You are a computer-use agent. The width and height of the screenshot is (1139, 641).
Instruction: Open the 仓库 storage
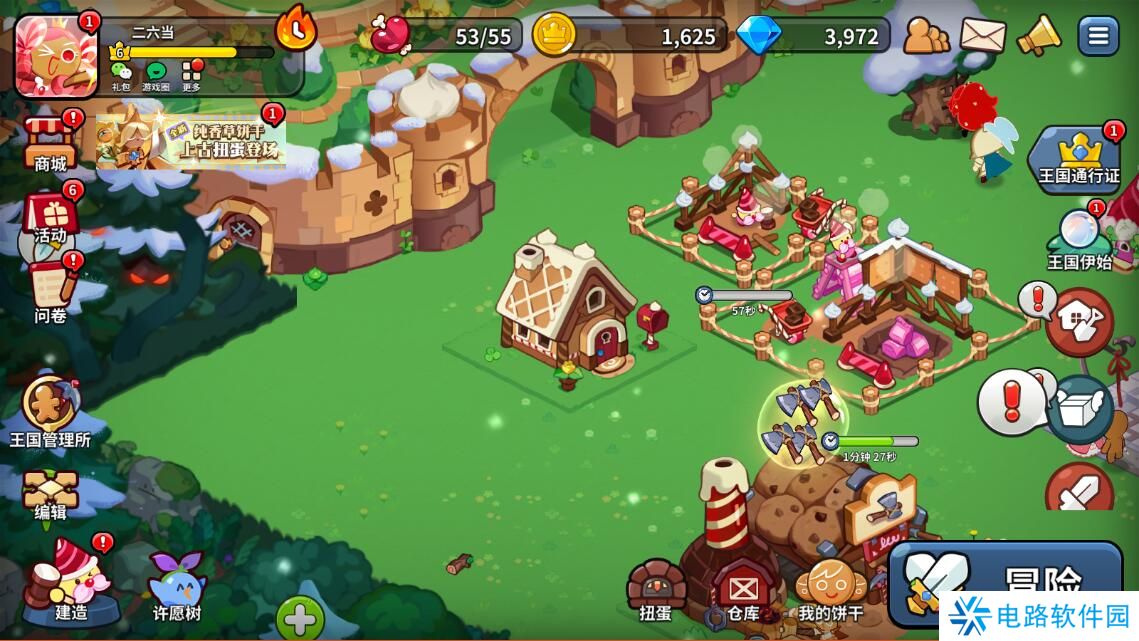point(743,590)
